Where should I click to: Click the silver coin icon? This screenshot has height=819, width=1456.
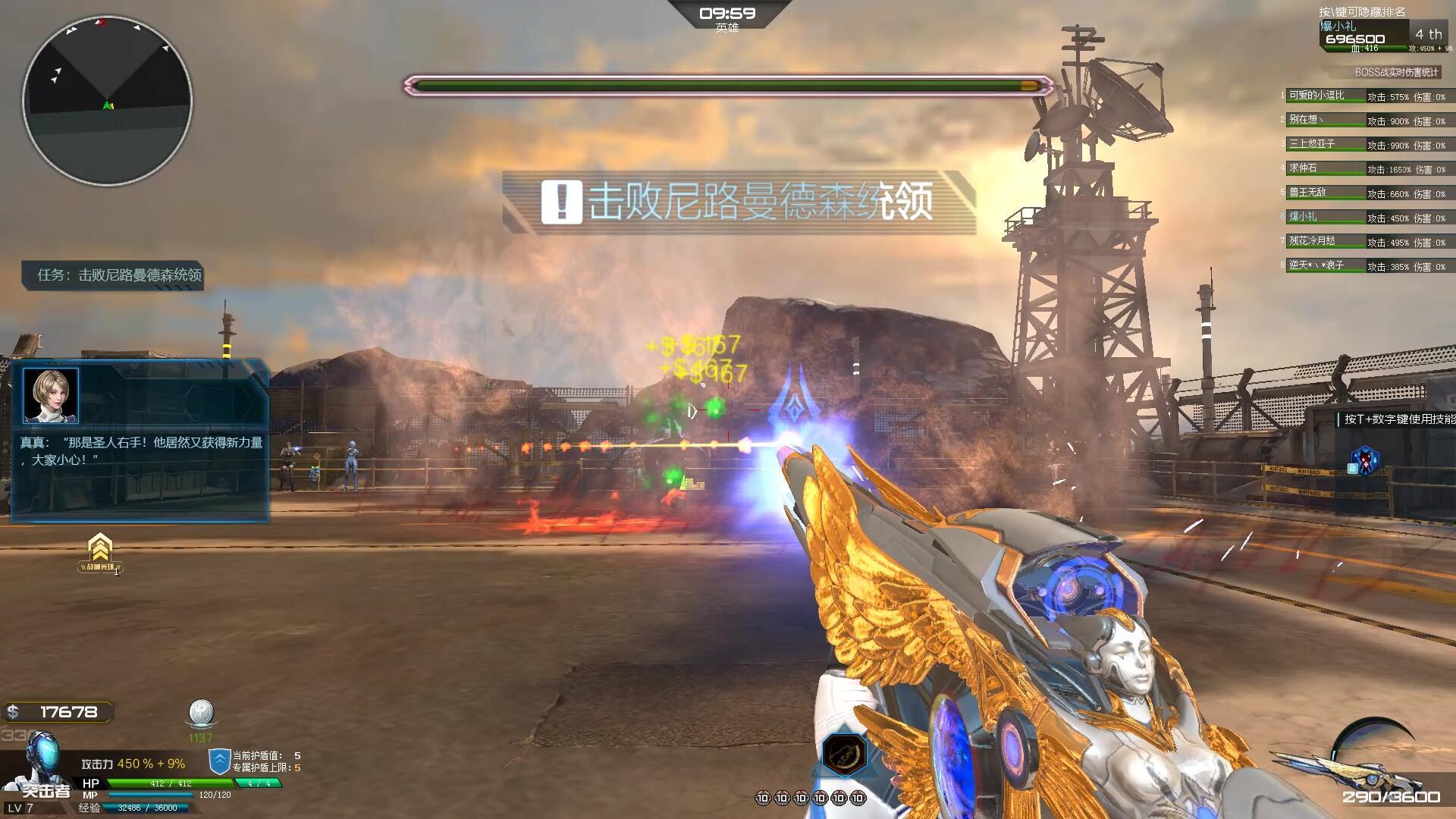pos(201,714)
